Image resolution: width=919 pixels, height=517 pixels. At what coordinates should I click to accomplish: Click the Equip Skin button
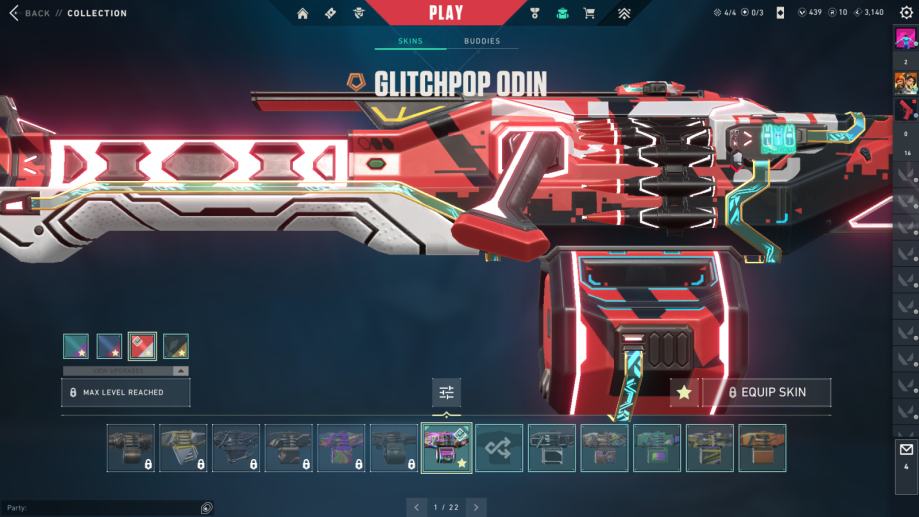(x=766, y=393)
